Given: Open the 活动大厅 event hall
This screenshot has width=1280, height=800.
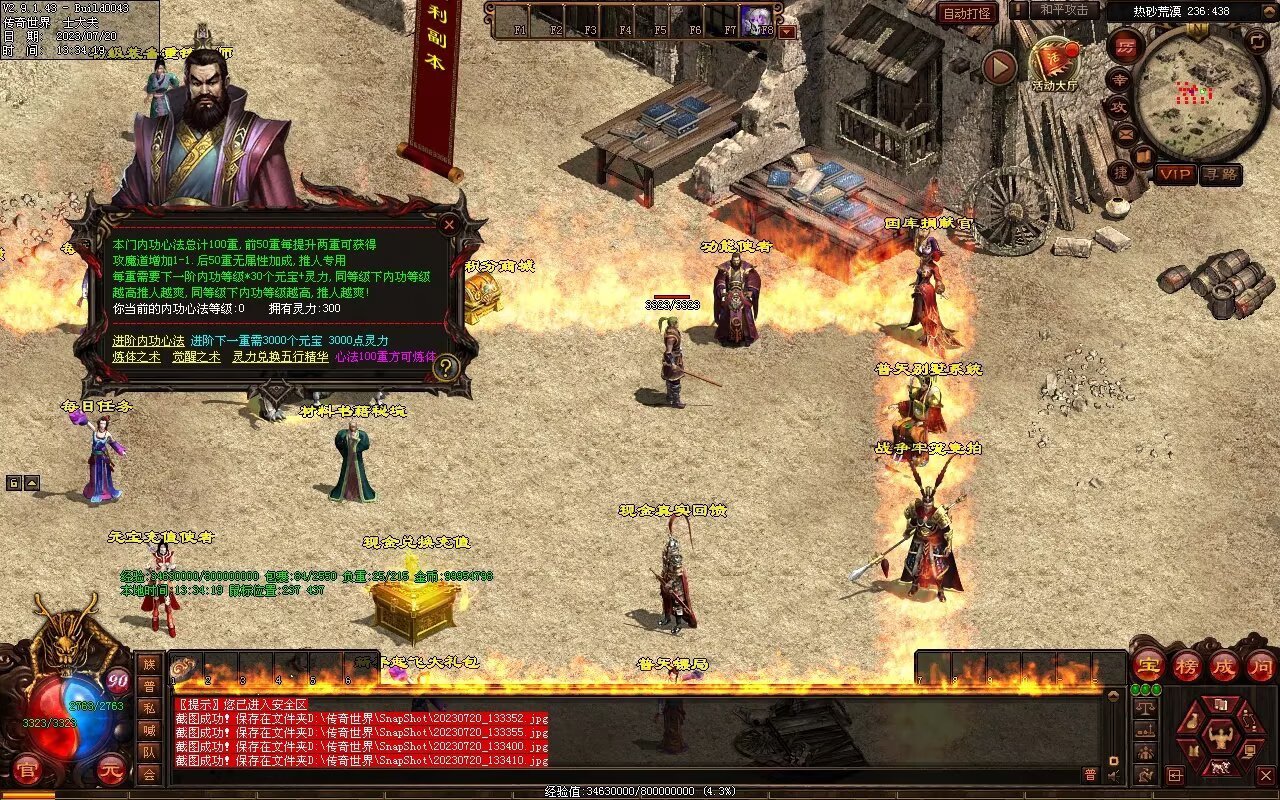Looking at the screenshot, I should 1054,63.
